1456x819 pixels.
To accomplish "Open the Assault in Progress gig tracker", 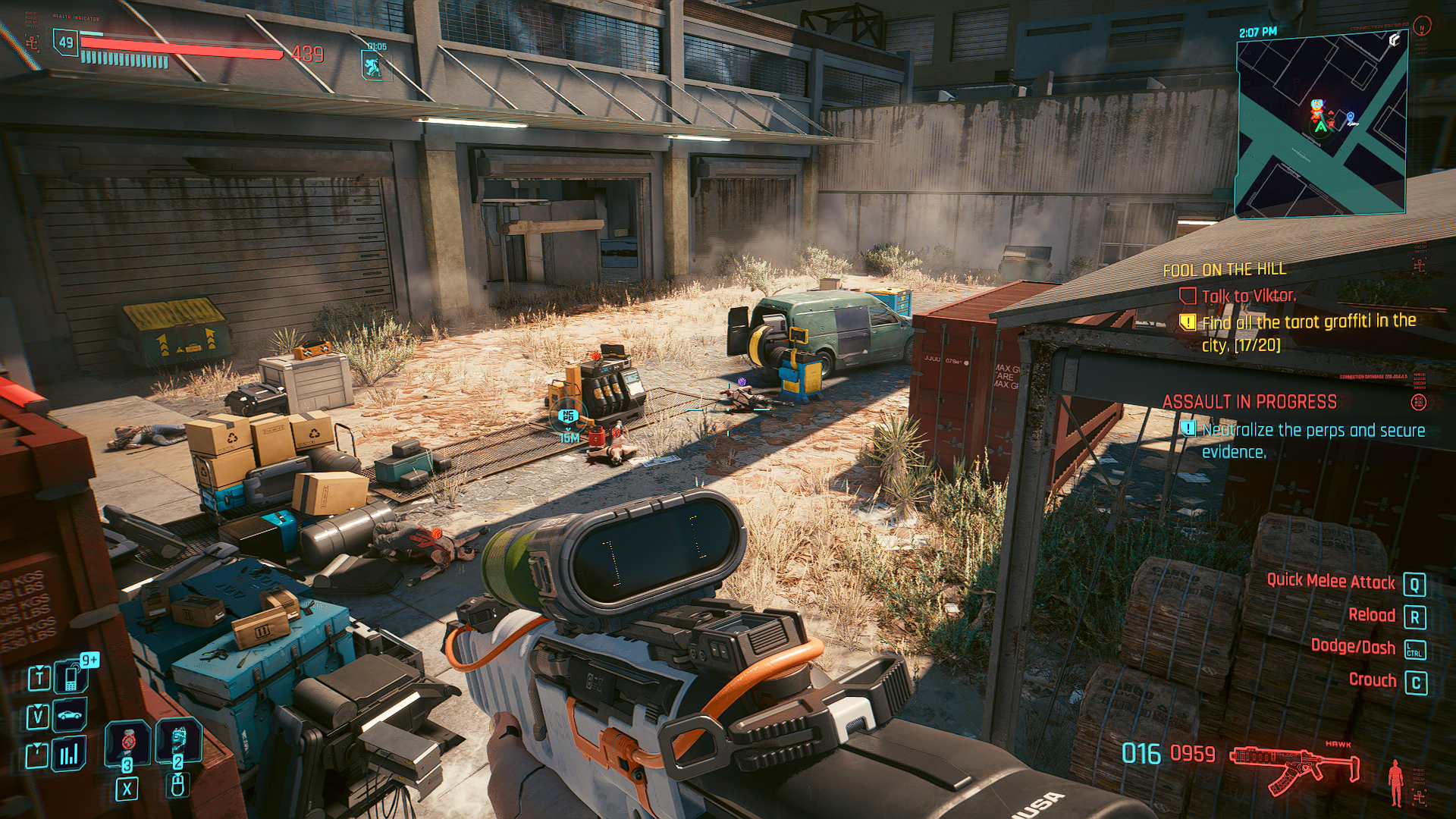I will click(x=1249, y=401).
